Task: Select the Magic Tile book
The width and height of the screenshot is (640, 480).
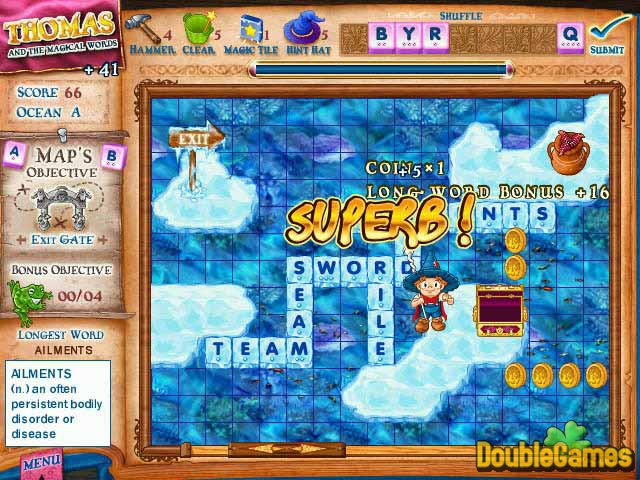Action: pos(250,27)
